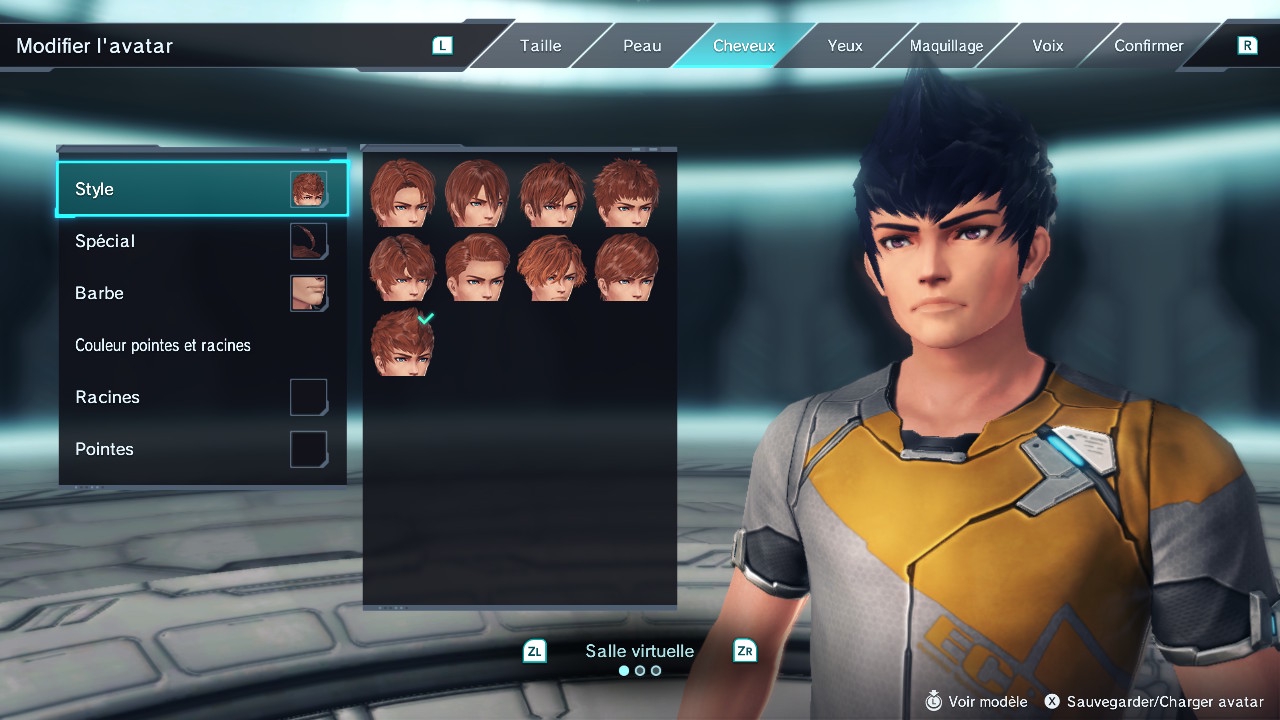
Task: Choose the Barbe option
Action: click(x=202, y=293)
